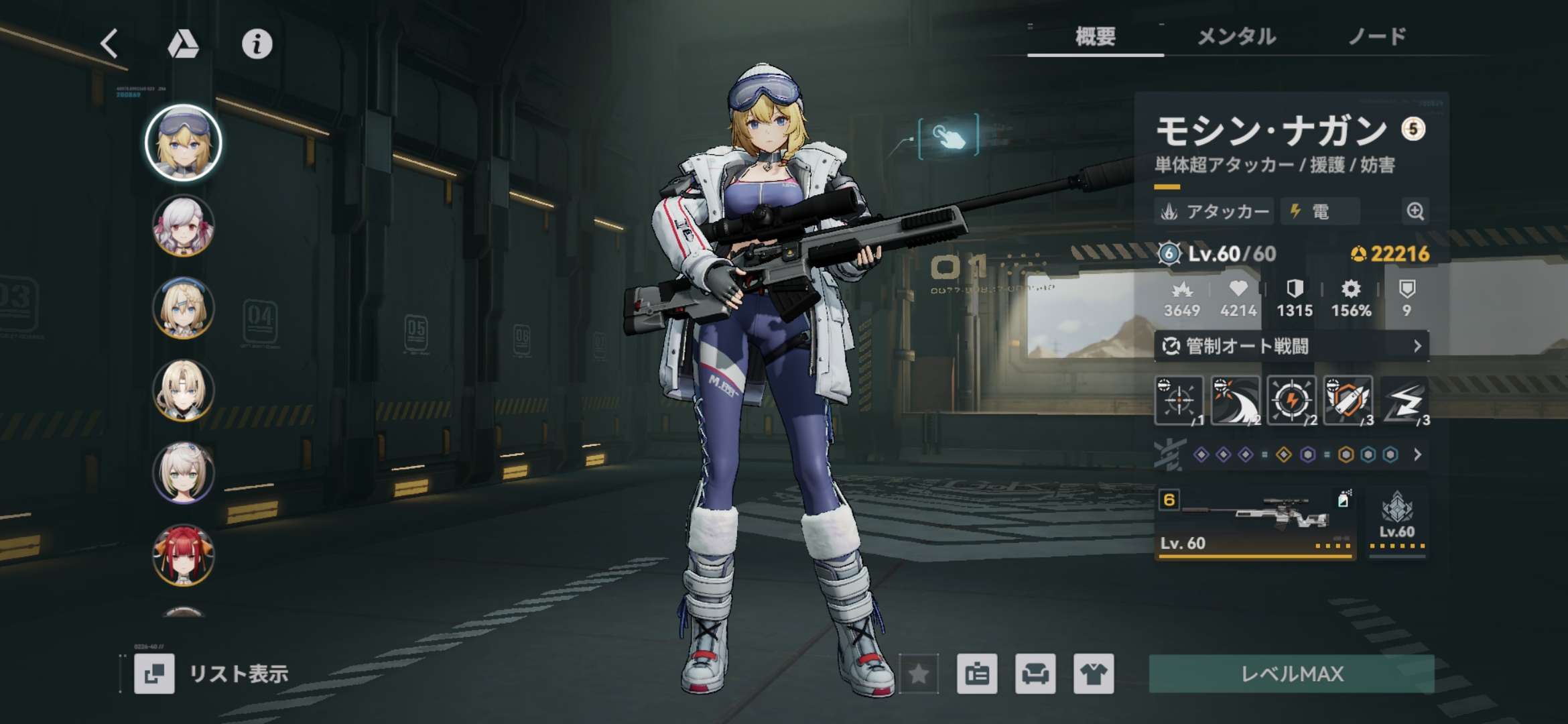Click the レベルMAX button

(1291, 674)
